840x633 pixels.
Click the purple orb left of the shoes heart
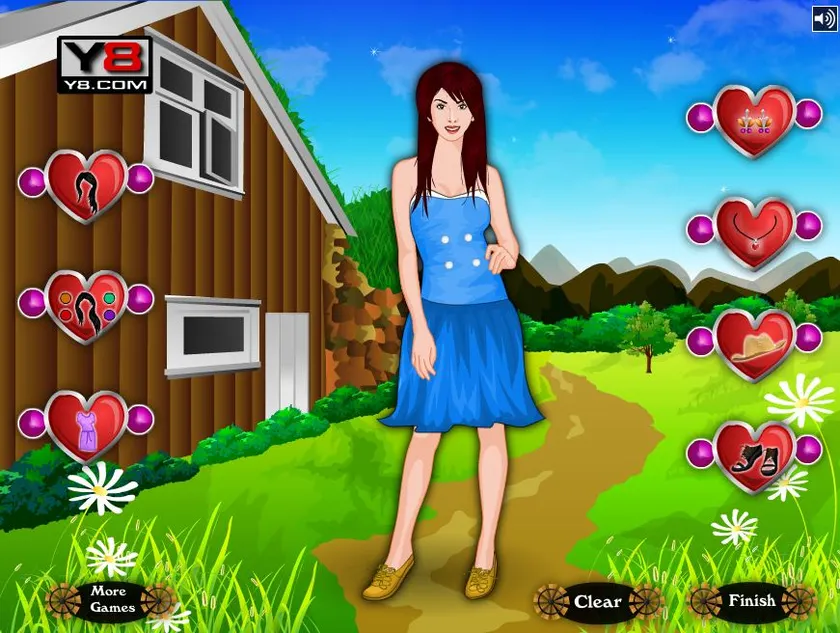point(700,453)
